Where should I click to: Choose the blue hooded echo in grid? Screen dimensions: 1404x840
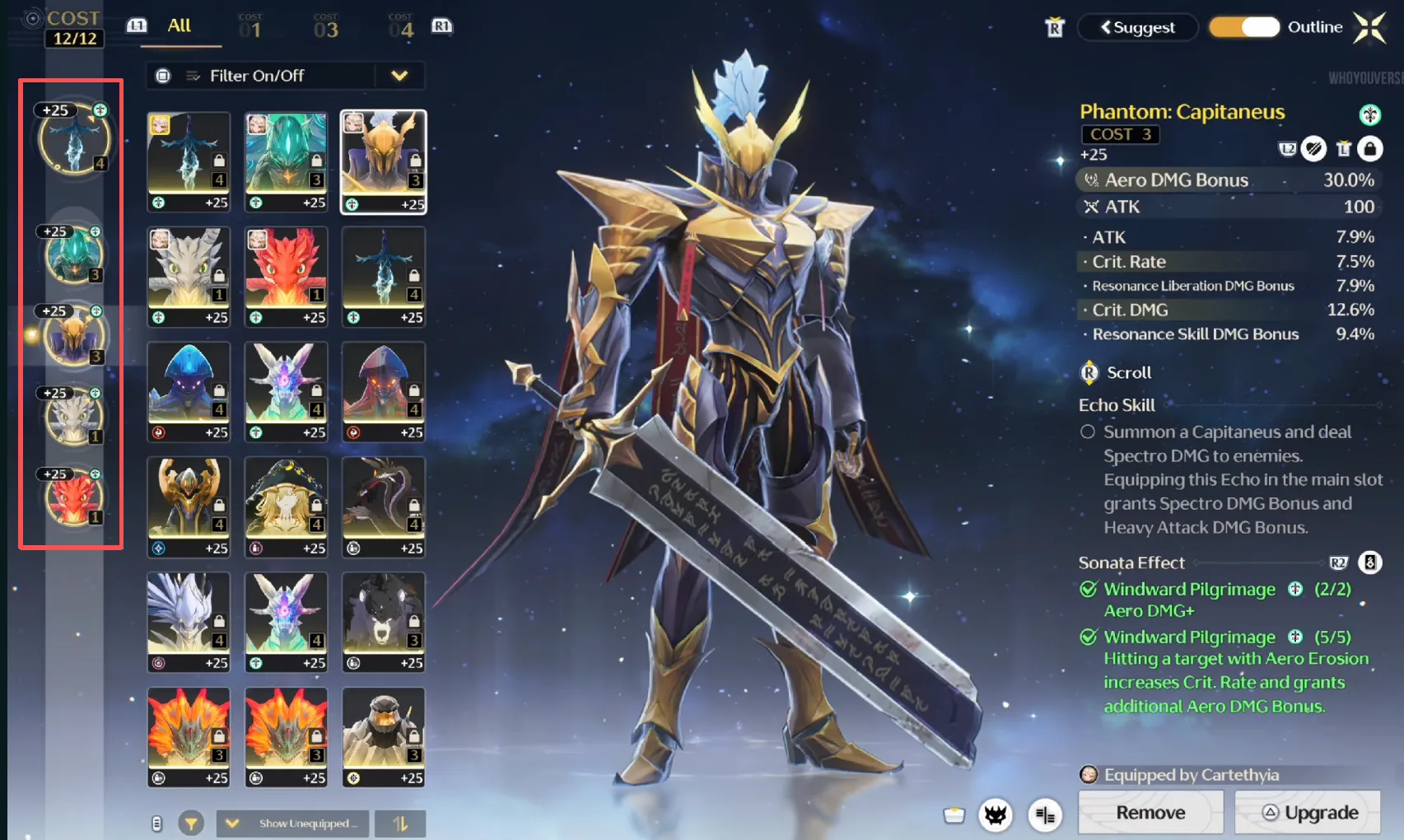[x=189, y=391]
